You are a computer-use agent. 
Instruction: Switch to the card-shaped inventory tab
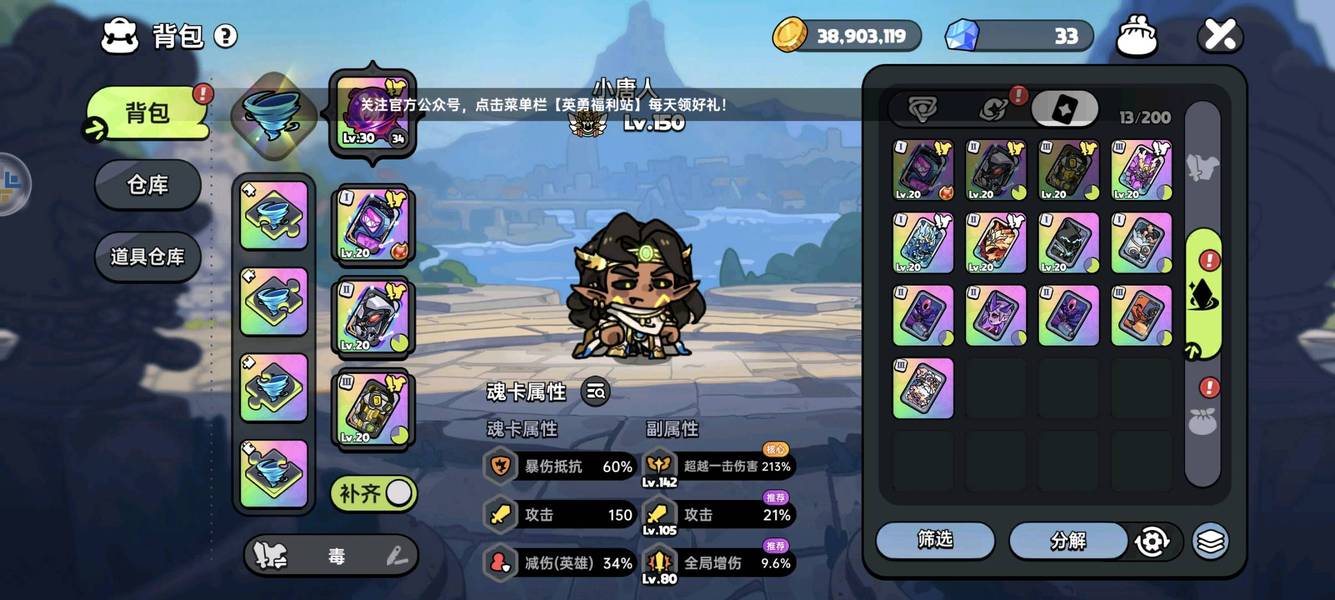point(1064,109)
